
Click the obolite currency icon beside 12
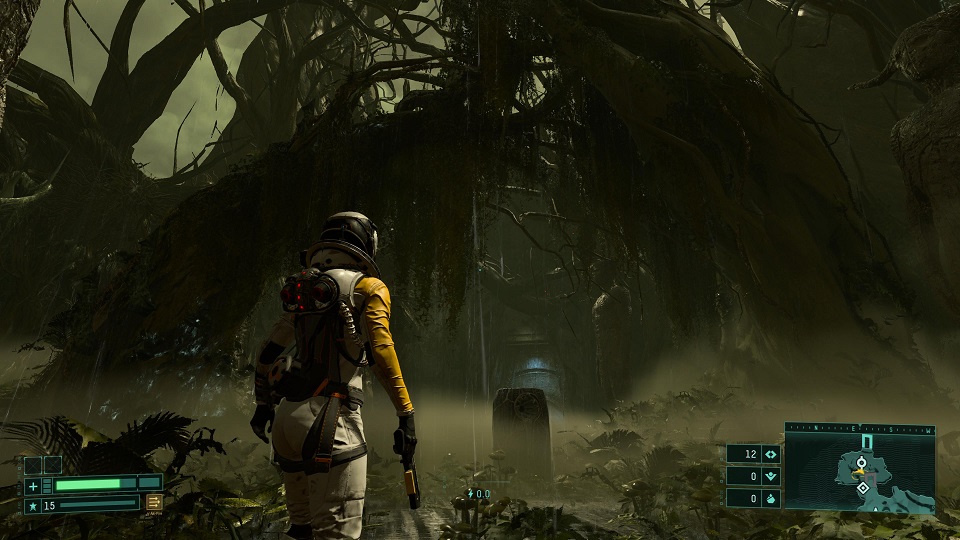click(x=770, y=453)
